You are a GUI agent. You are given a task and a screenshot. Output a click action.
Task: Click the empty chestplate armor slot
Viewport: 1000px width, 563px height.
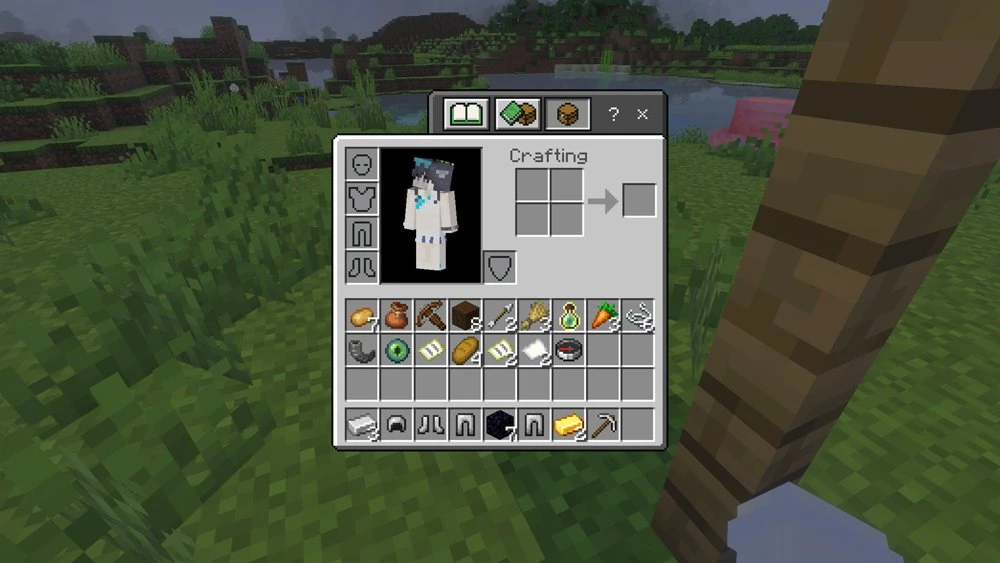coord(362,198)
